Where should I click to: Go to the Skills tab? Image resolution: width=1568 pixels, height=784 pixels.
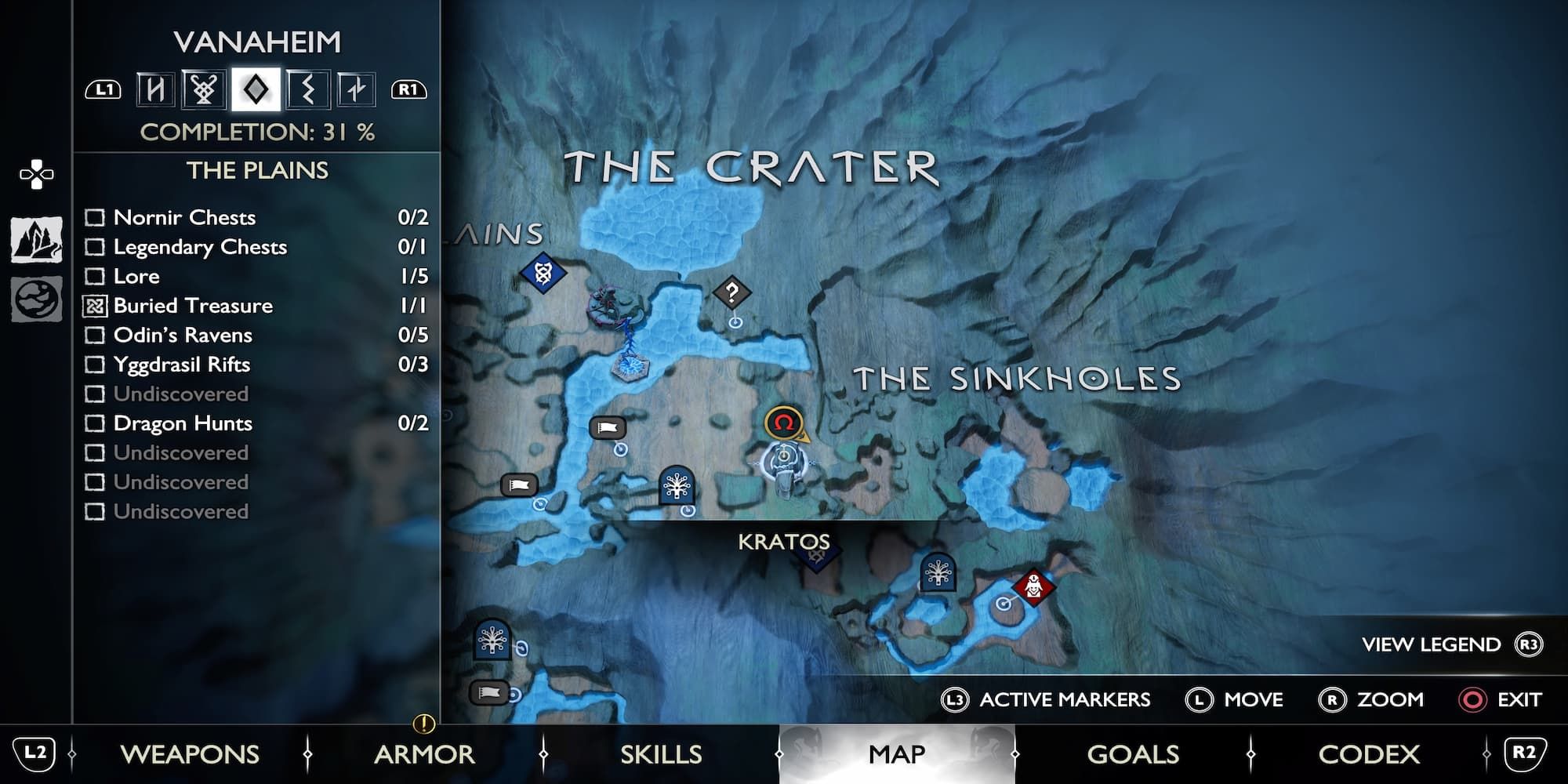click(661, 754)
